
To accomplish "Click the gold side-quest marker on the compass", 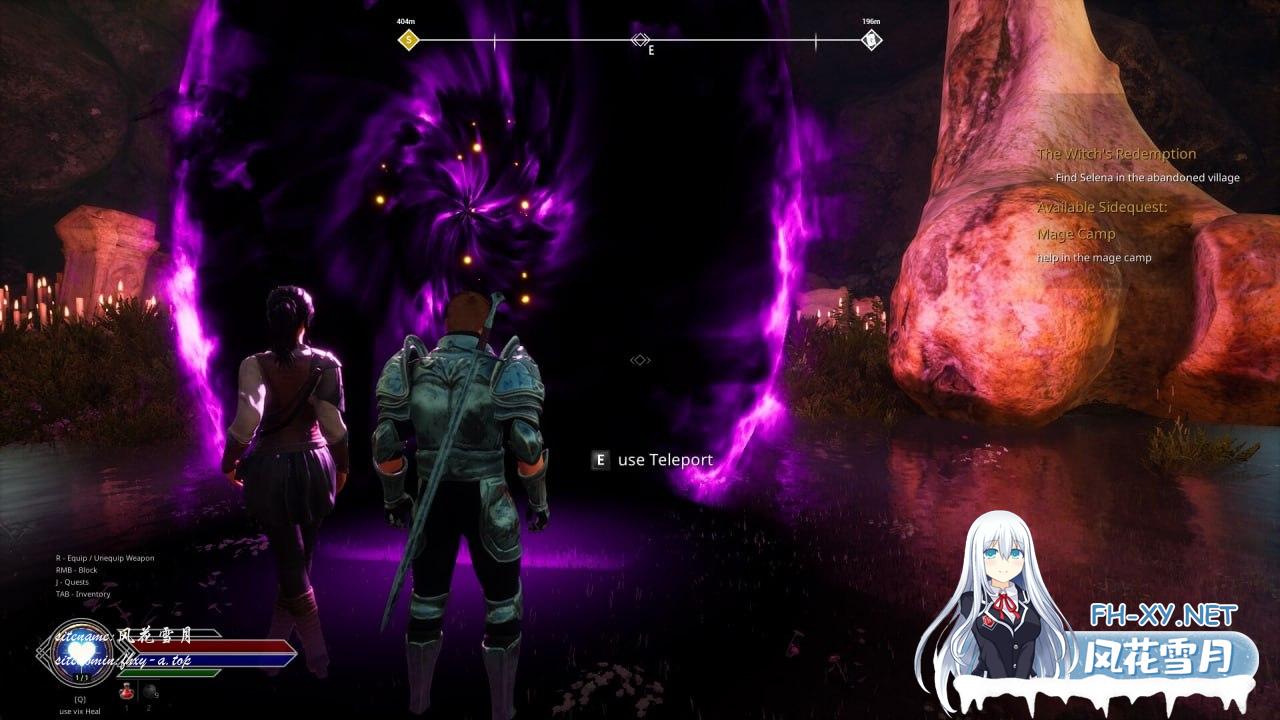I will [408, 40].
